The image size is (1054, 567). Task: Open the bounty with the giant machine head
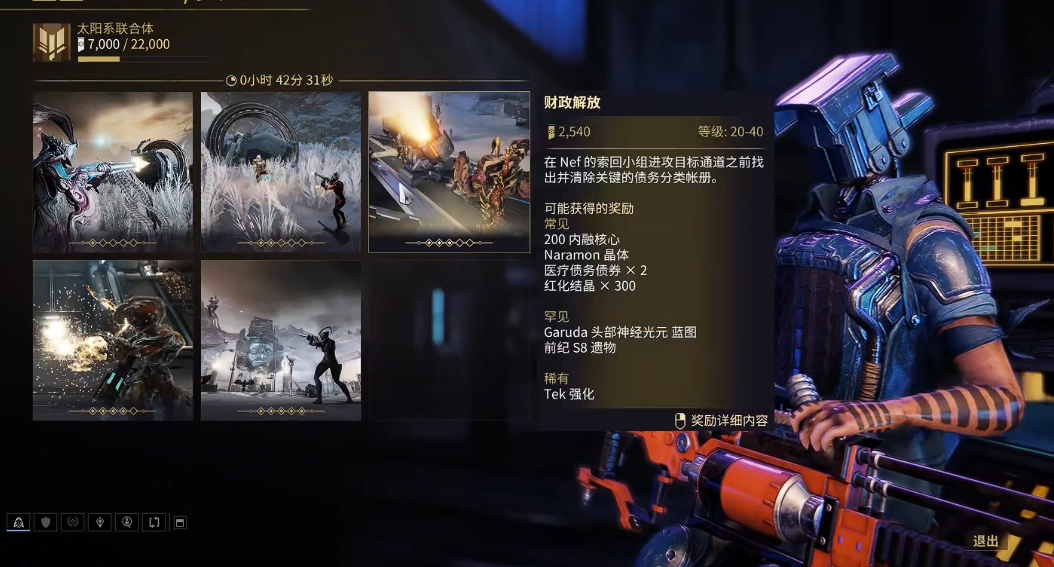(x=281, y=340)
